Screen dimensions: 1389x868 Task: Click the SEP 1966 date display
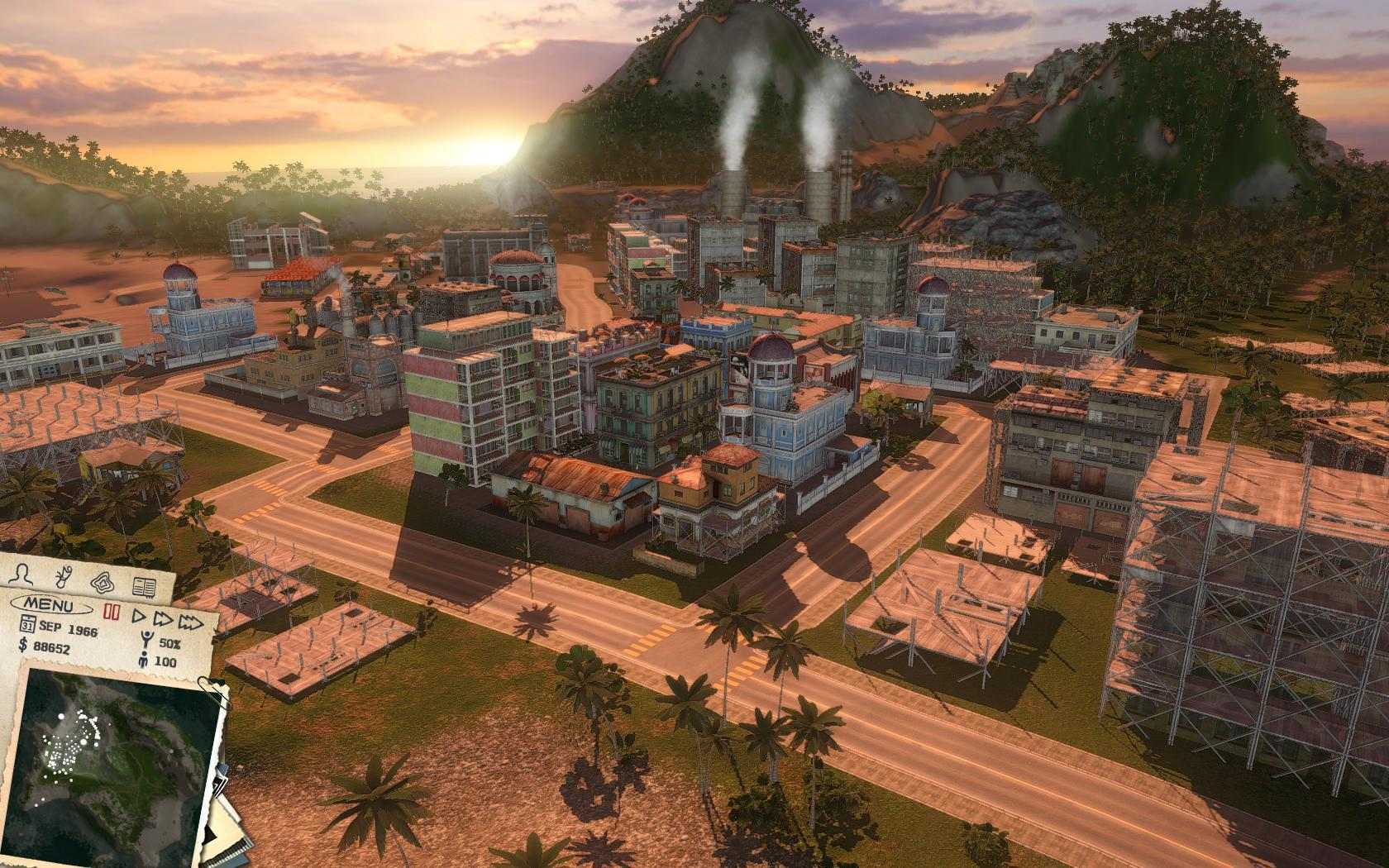point(69,627)
